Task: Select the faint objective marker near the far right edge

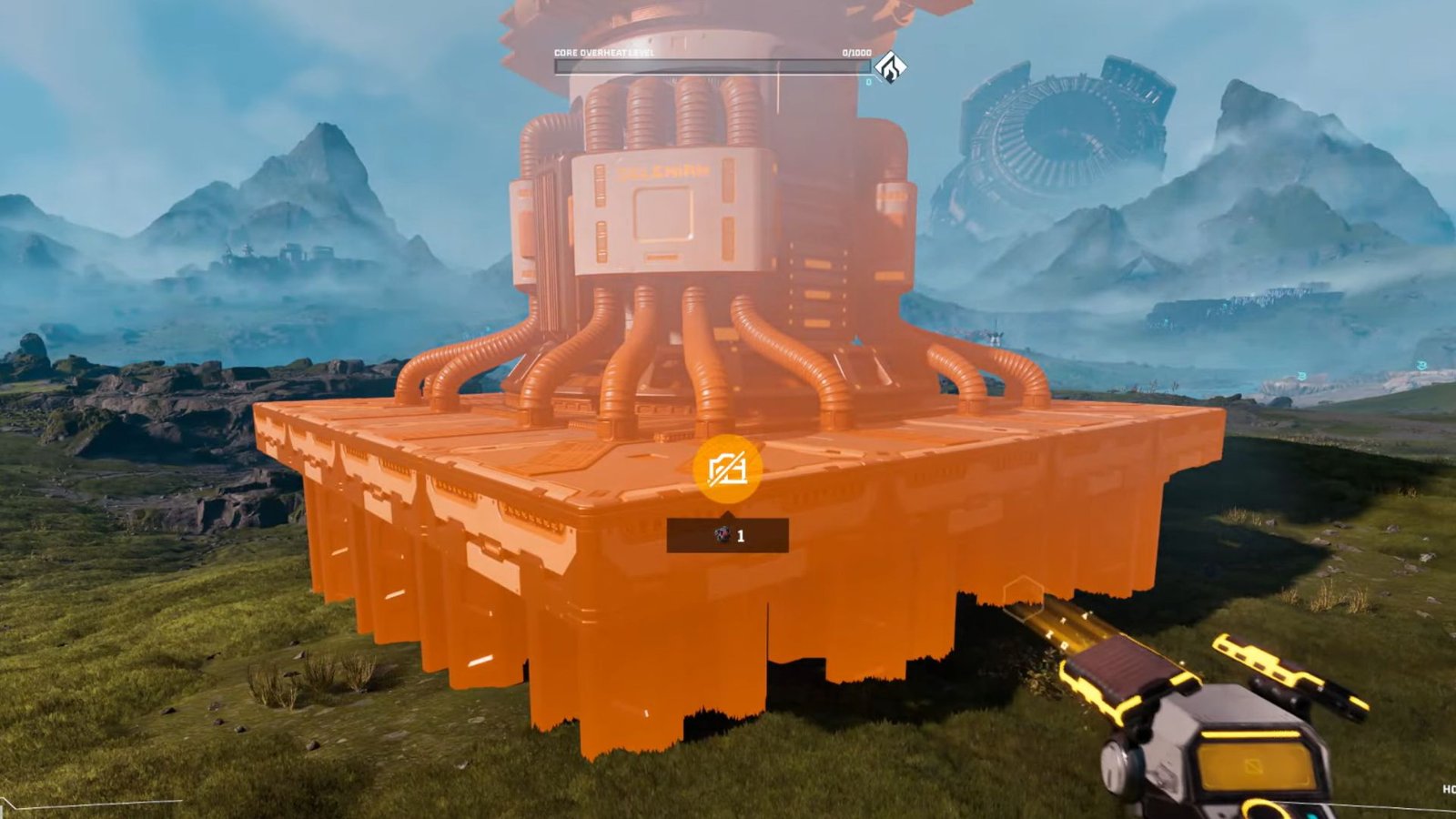Action: click(x=1421, y=366)
